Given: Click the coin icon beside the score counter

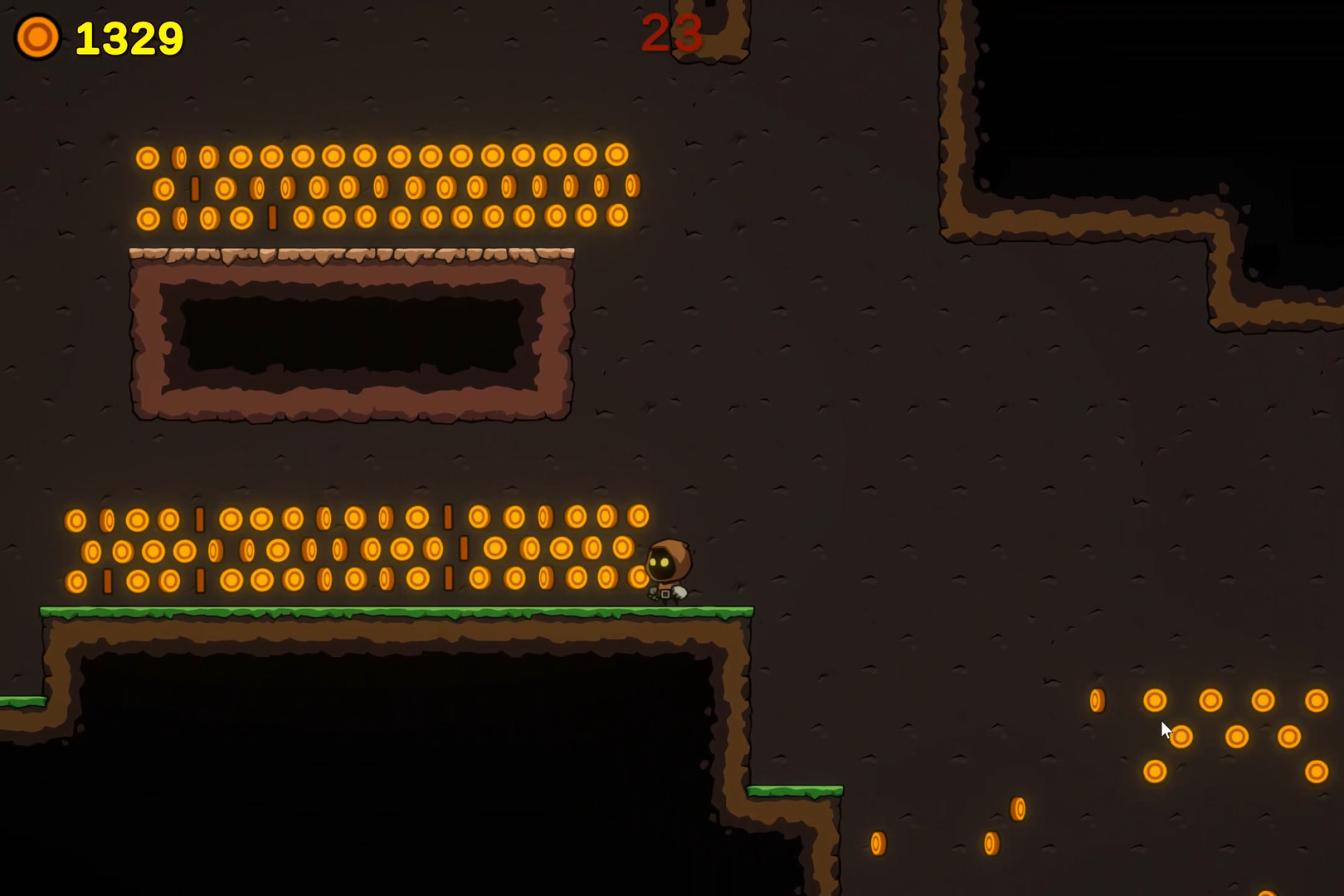Looking at the screenshot, I should tap(38, 37).
